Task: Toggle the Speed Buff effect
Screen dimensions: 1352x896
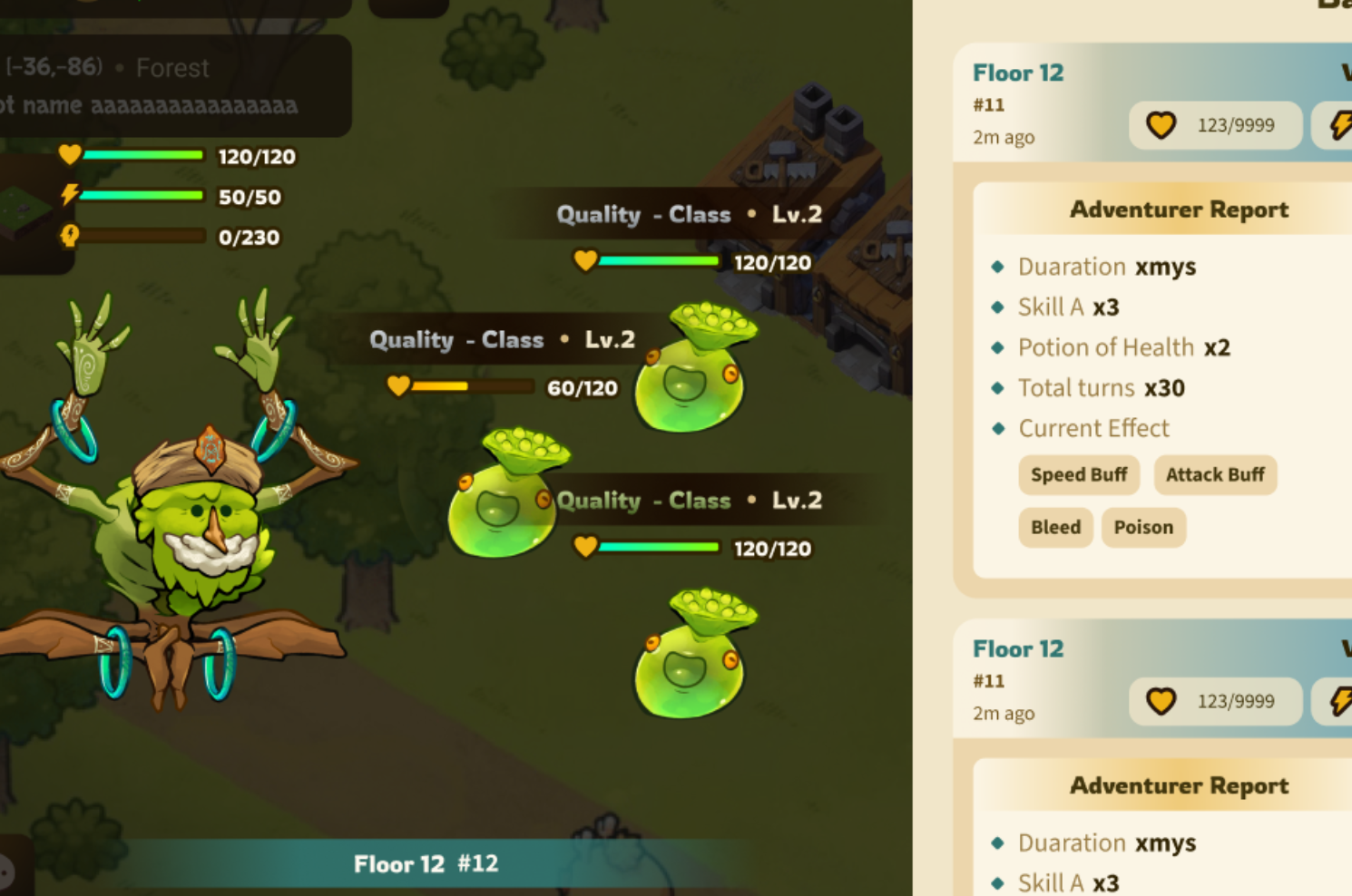Action: [x=1078, y=474]
